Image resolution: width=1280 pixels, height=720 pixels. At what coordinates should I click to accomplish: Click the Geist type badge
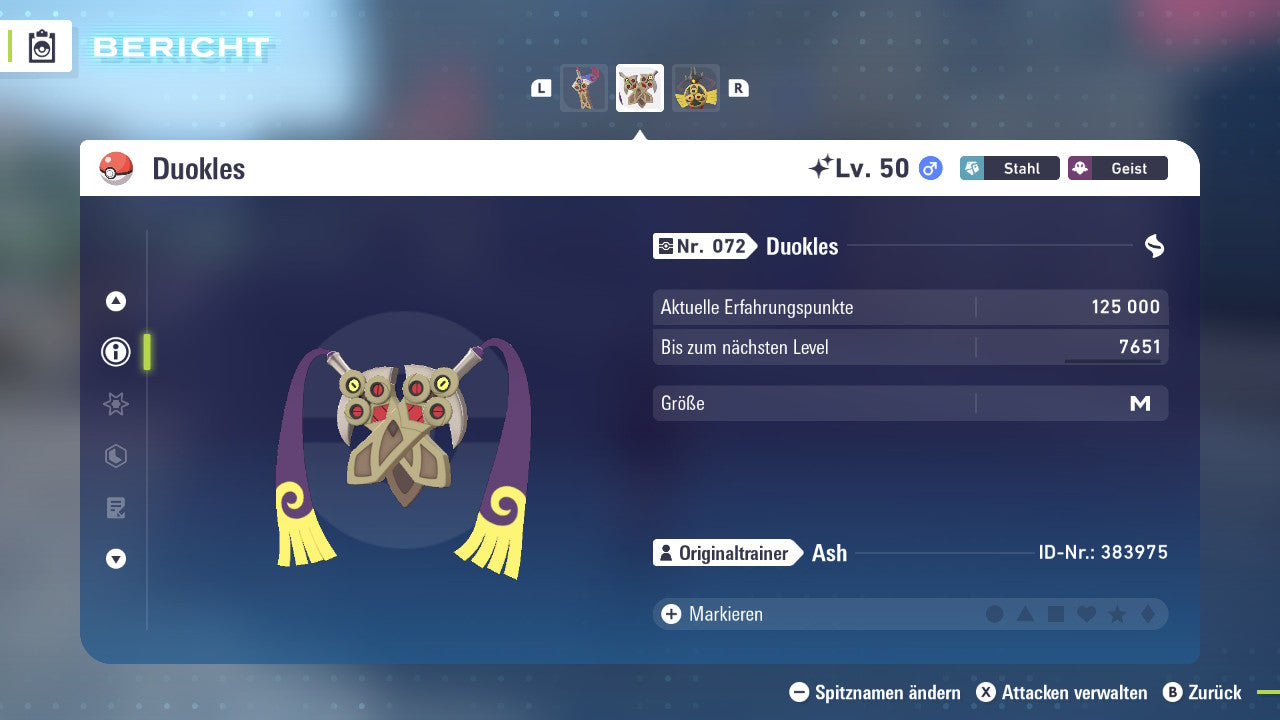[1117, 168]
